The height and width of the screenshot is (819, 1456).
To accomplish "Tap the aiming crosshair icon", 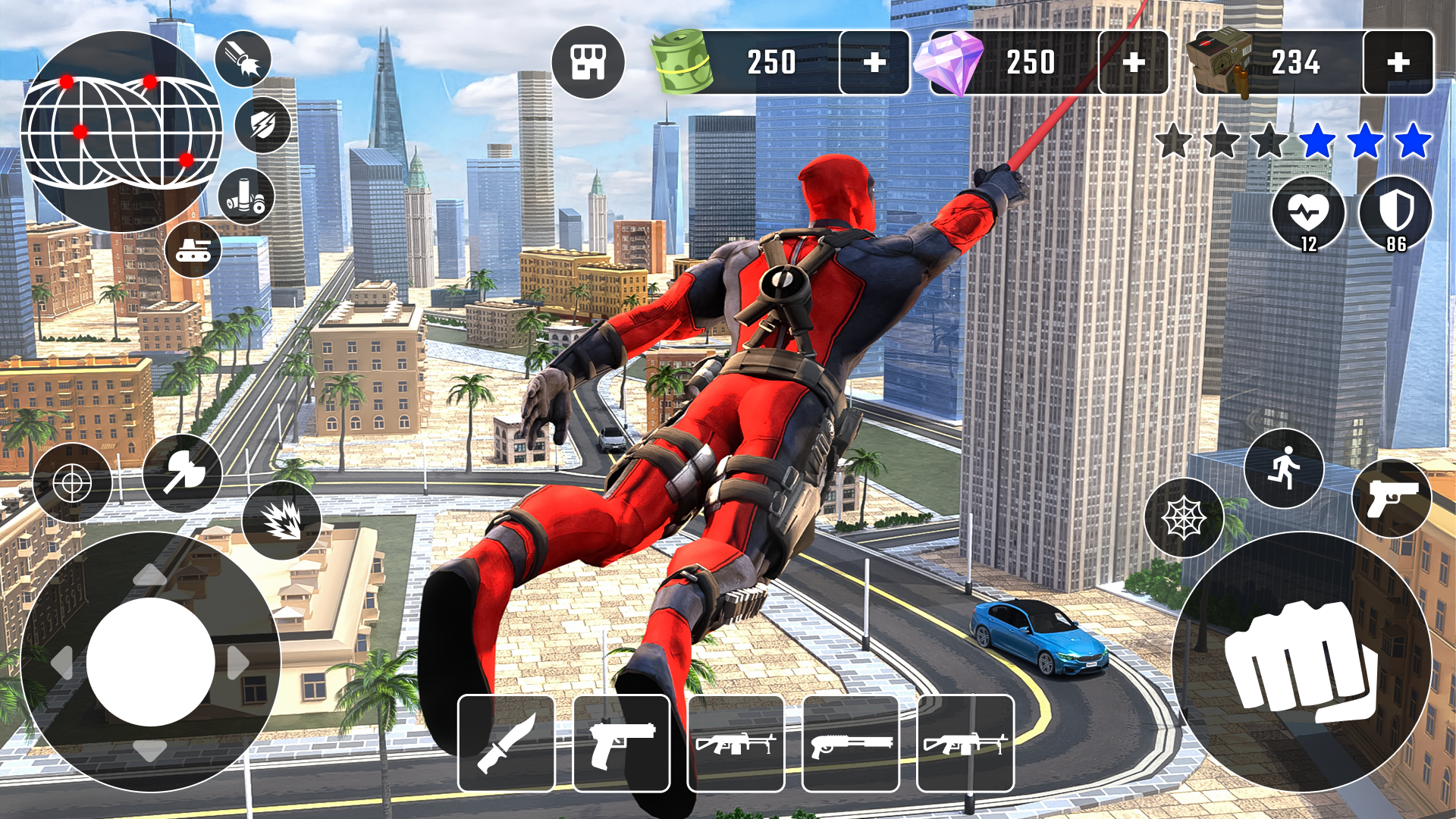I will [x=74, y=481].
